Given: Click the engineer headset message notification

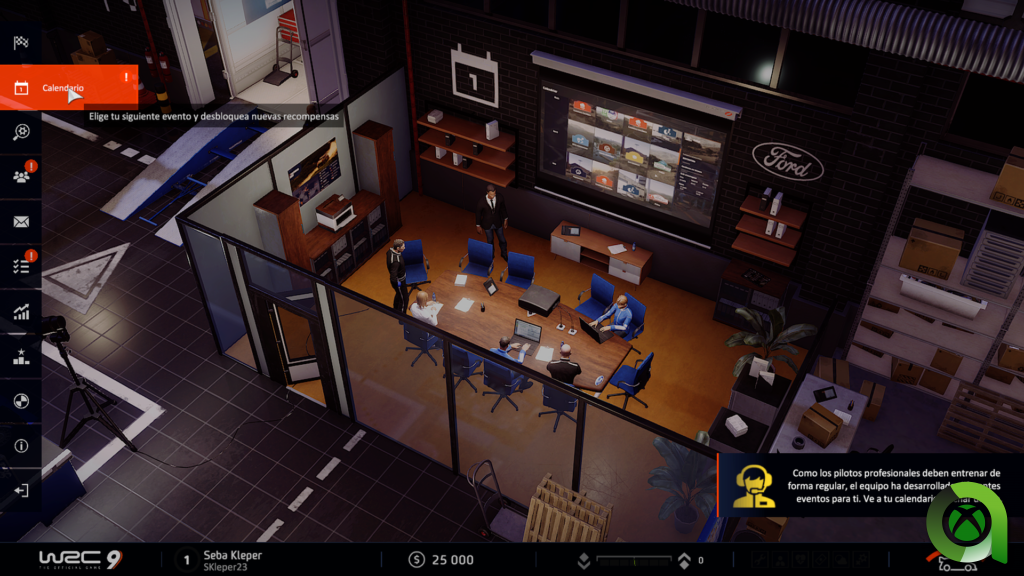Looking at the screenshot, I should 870,485.
